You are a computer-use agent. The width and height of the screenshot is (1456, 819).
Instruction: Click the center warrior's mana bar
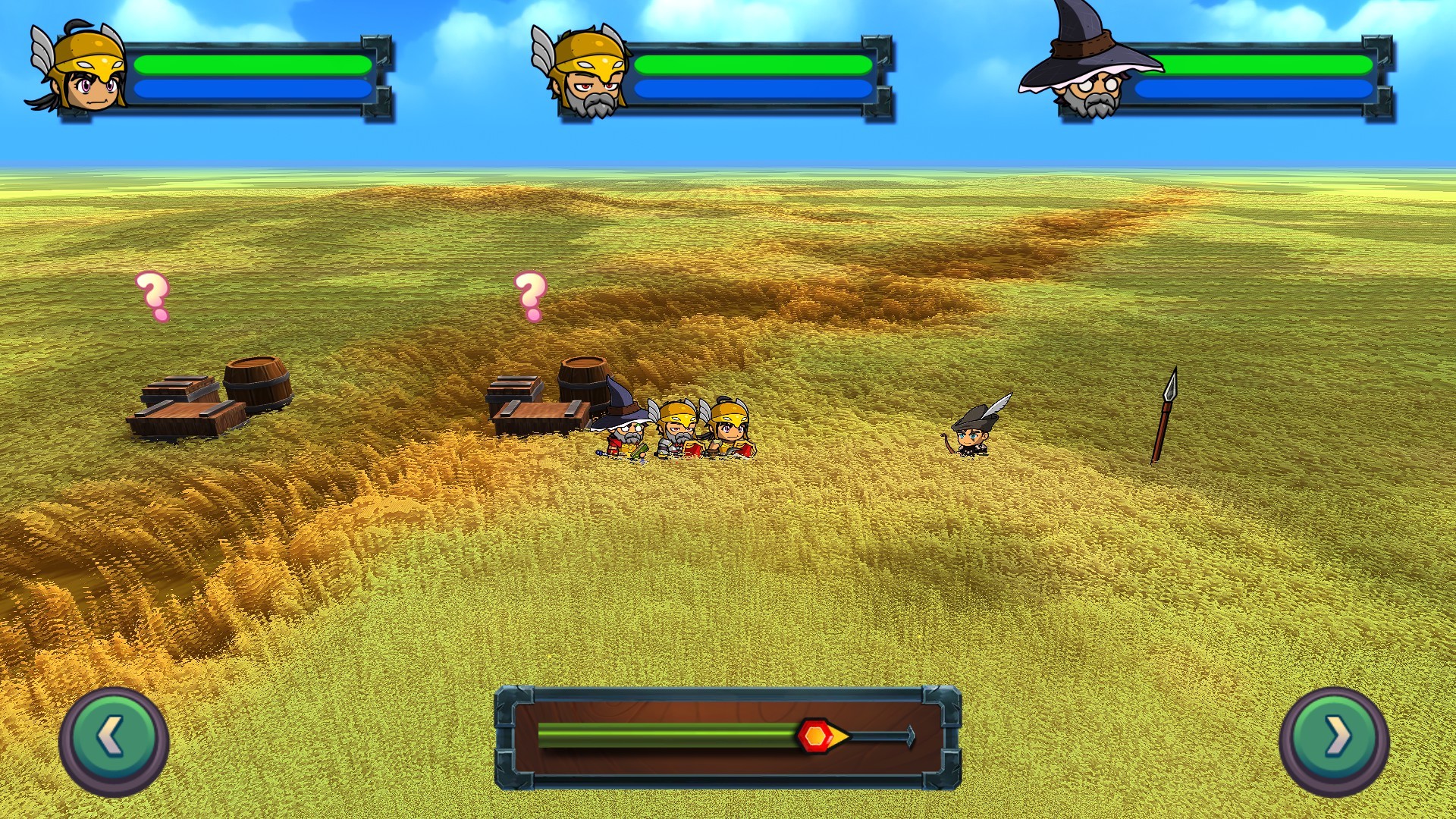[755, 91]
